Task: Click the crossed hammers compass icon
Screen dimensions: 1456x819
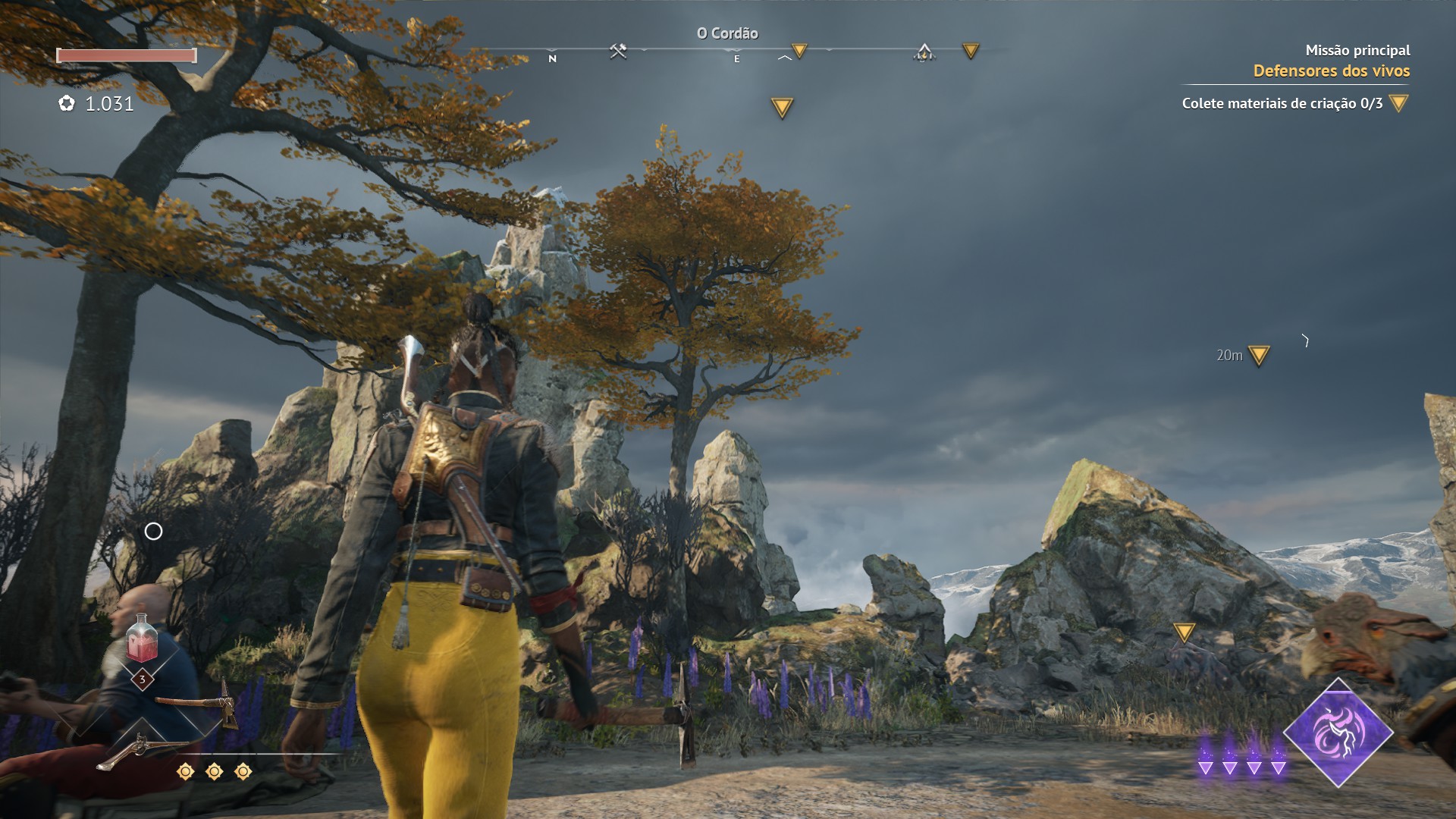Action: tap(618, 52)
